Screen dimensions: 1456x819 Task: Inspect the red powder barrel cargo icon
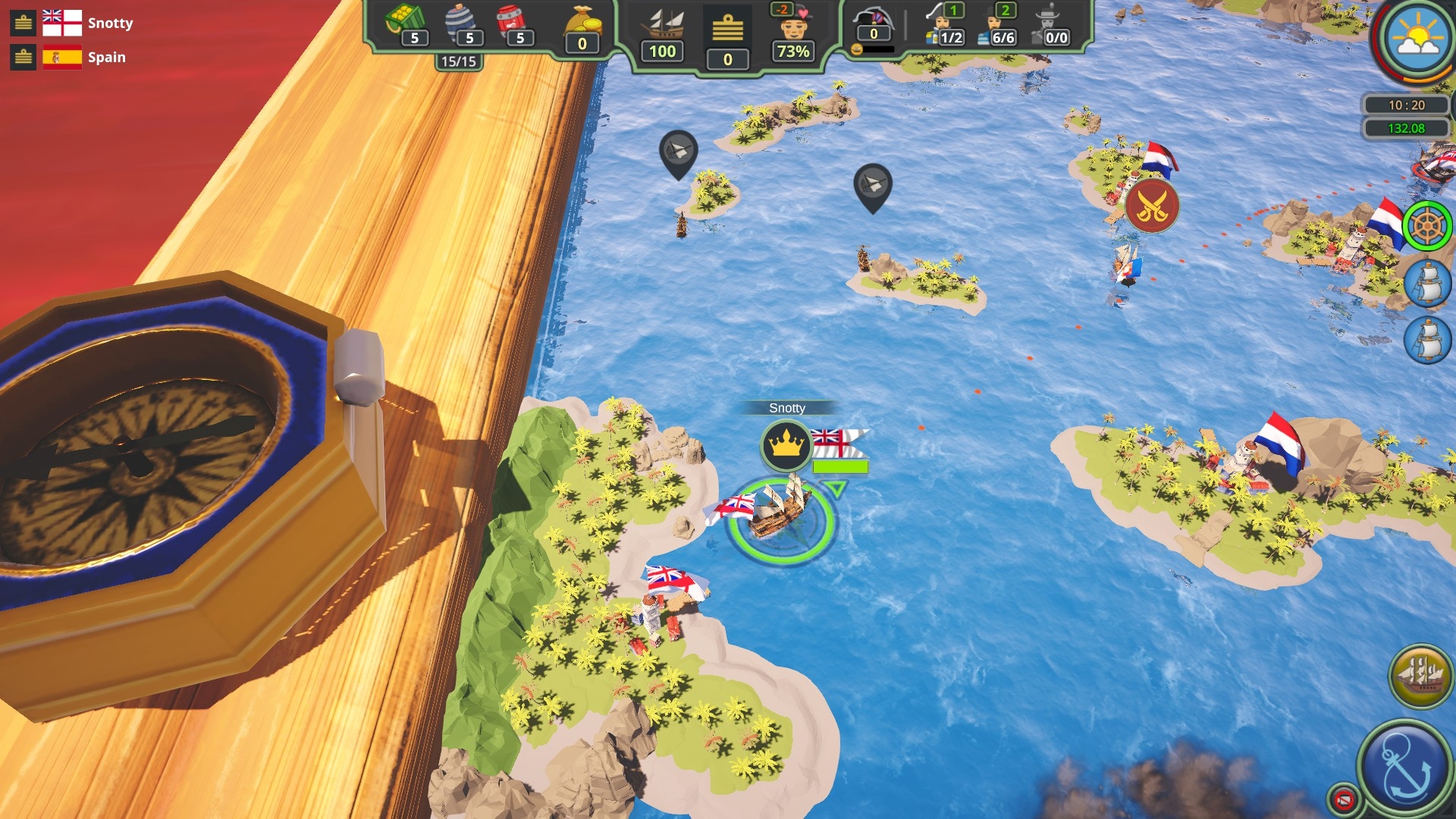[510, 21]
